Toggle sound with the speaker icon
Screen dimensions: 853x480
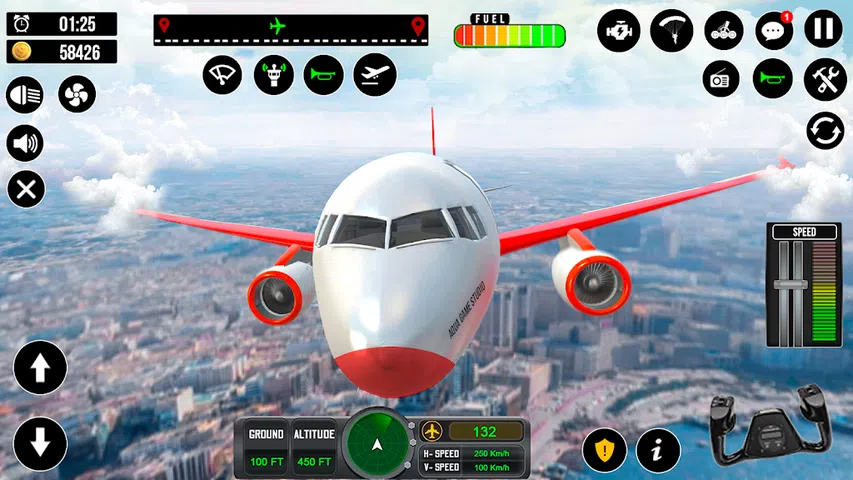(x=25, y=143)
